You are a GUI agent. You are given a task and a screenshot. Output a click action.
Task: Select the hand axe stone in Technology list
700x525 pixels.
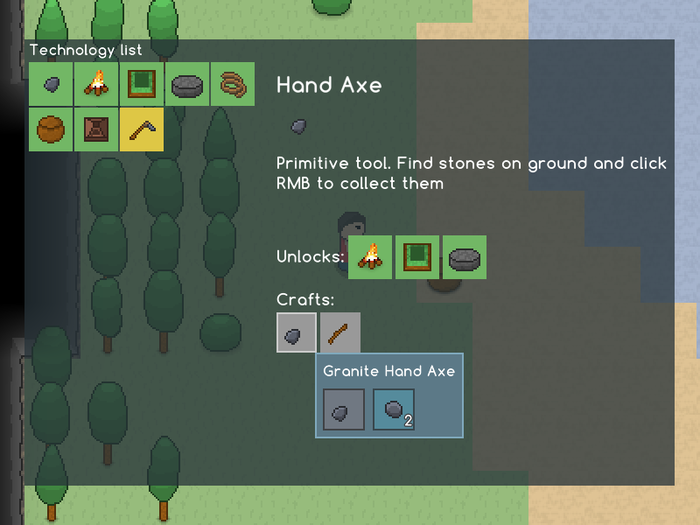pyautogui.click(x=50, y=84)
